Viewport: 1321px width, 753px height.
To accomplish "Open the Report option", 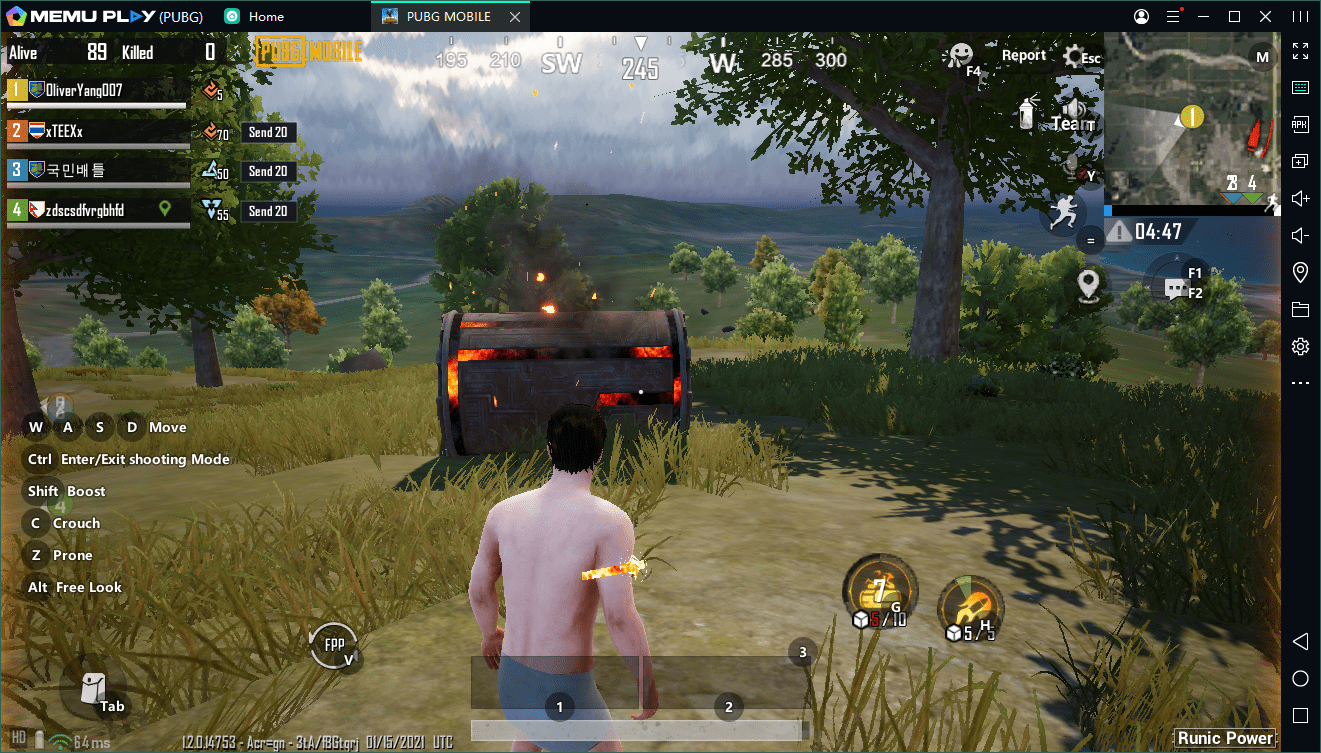I will pyautogui.click(x=1024, y=56).
